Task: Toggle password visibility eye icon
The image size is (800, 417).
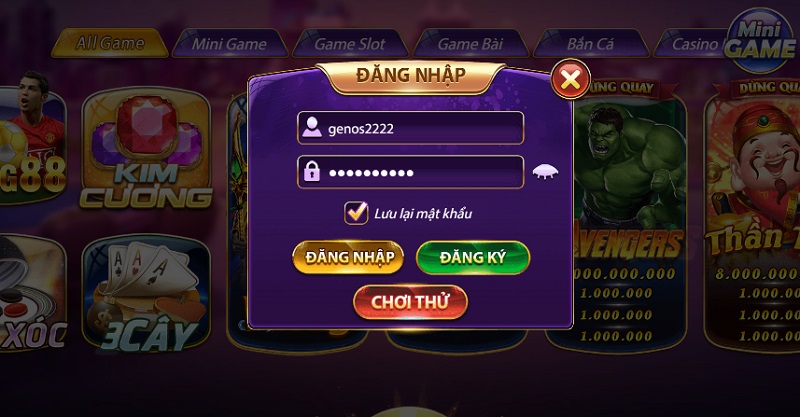Action: coord(545,171)
